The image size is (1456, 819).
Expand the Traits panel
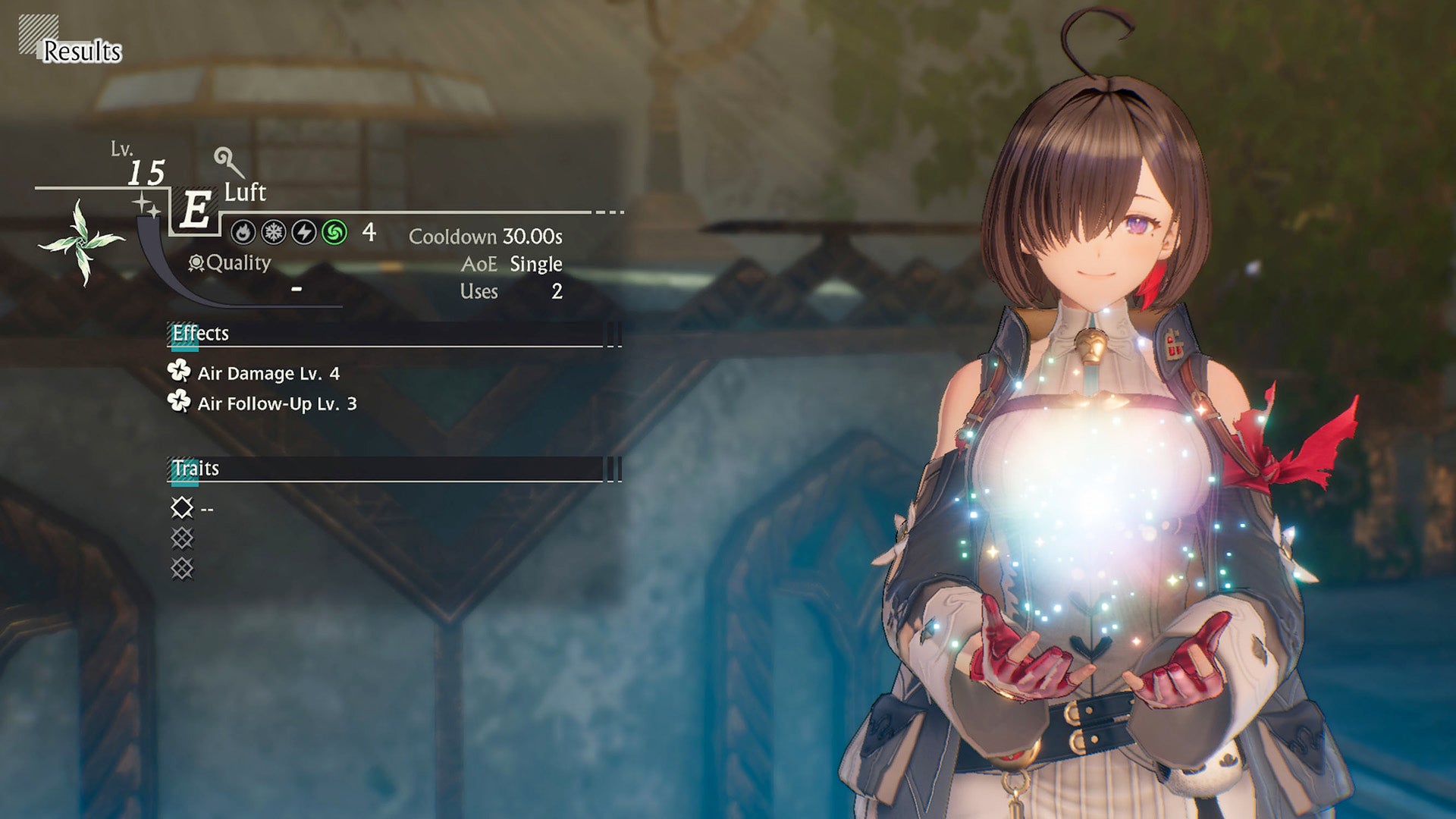[x=613, y=469]
